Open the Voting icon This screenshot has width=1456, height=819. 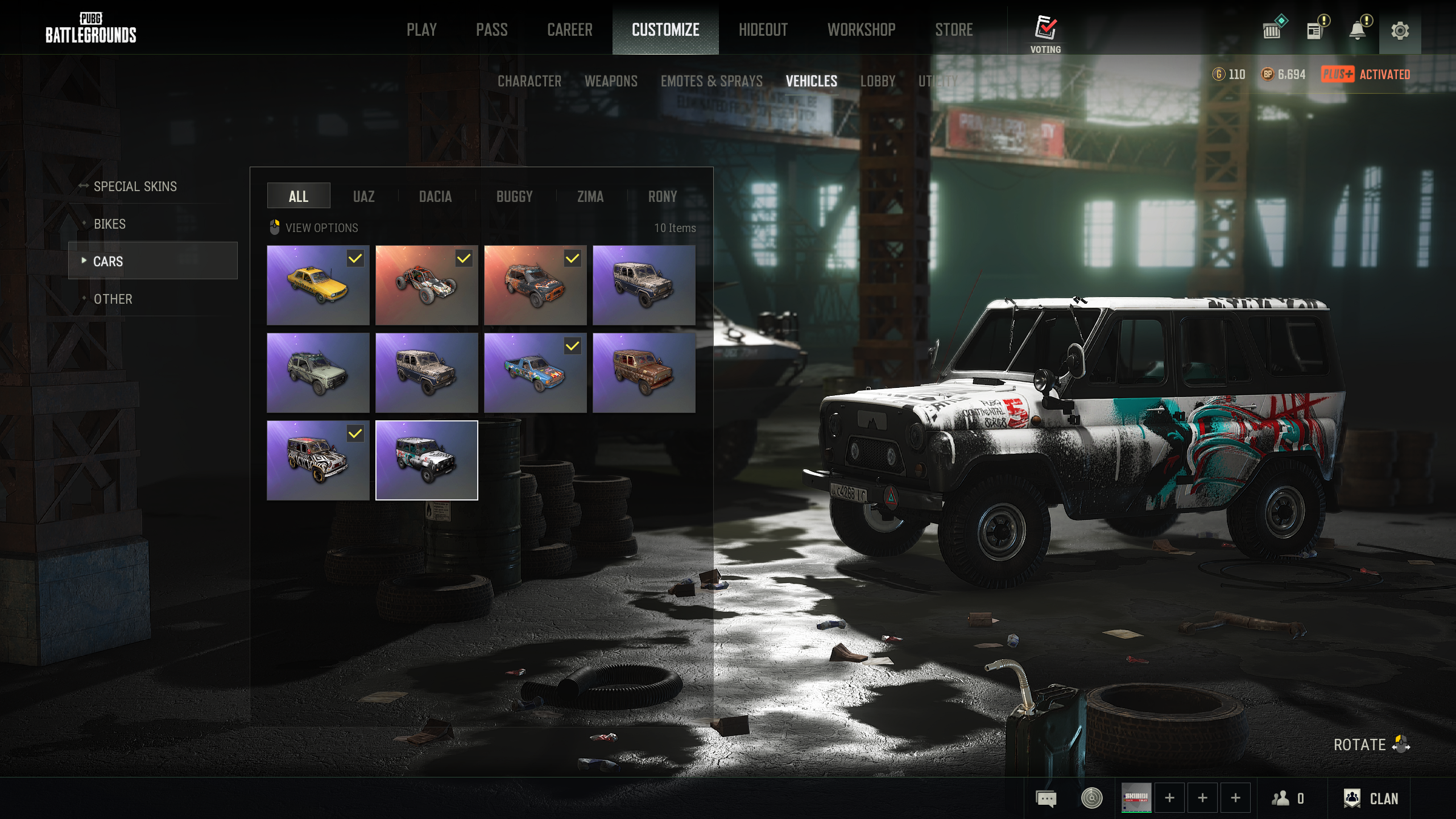[x=1045, y=33]
